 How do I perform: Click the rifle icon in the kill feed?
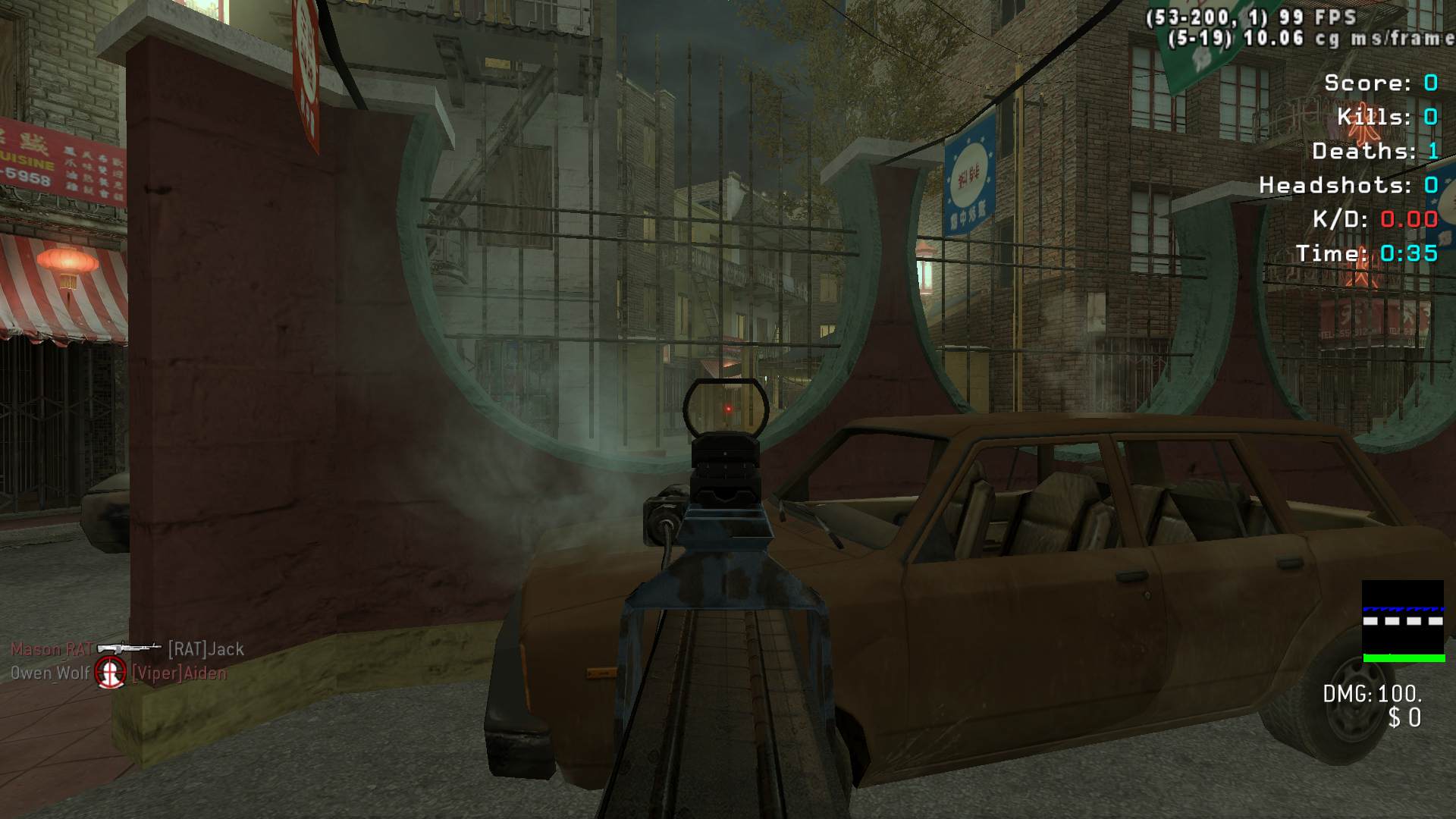(129, 648)
